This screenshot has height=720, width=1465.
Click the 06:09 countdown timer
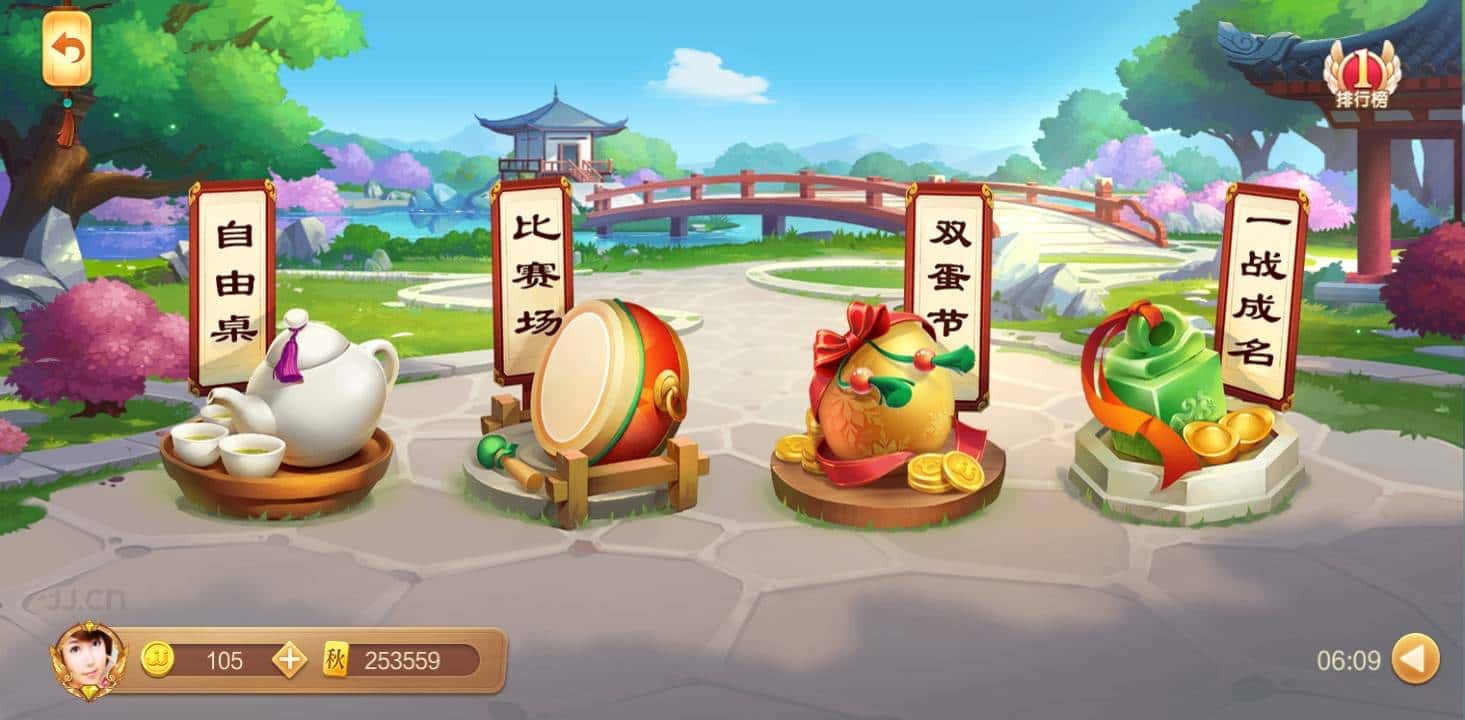(1350, 660)
